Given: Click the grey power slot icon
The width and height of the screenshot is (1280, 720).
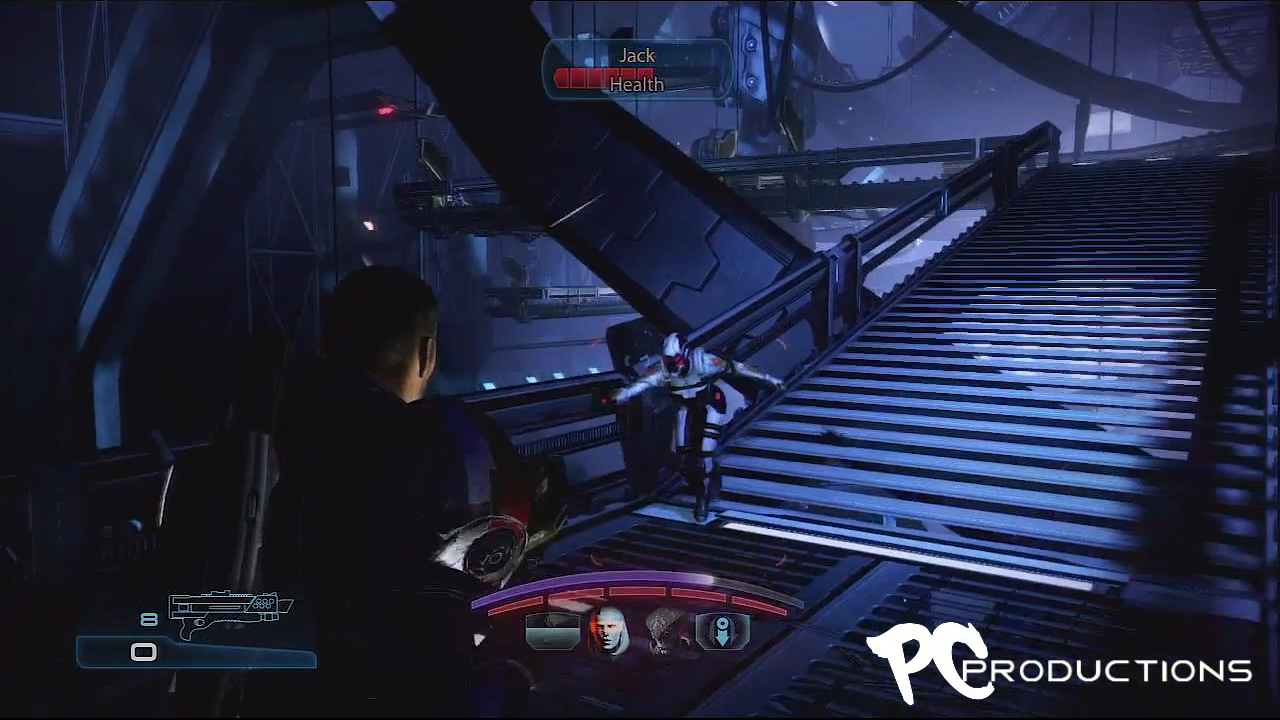Looking at the screenshot, I should pos(552,631).
